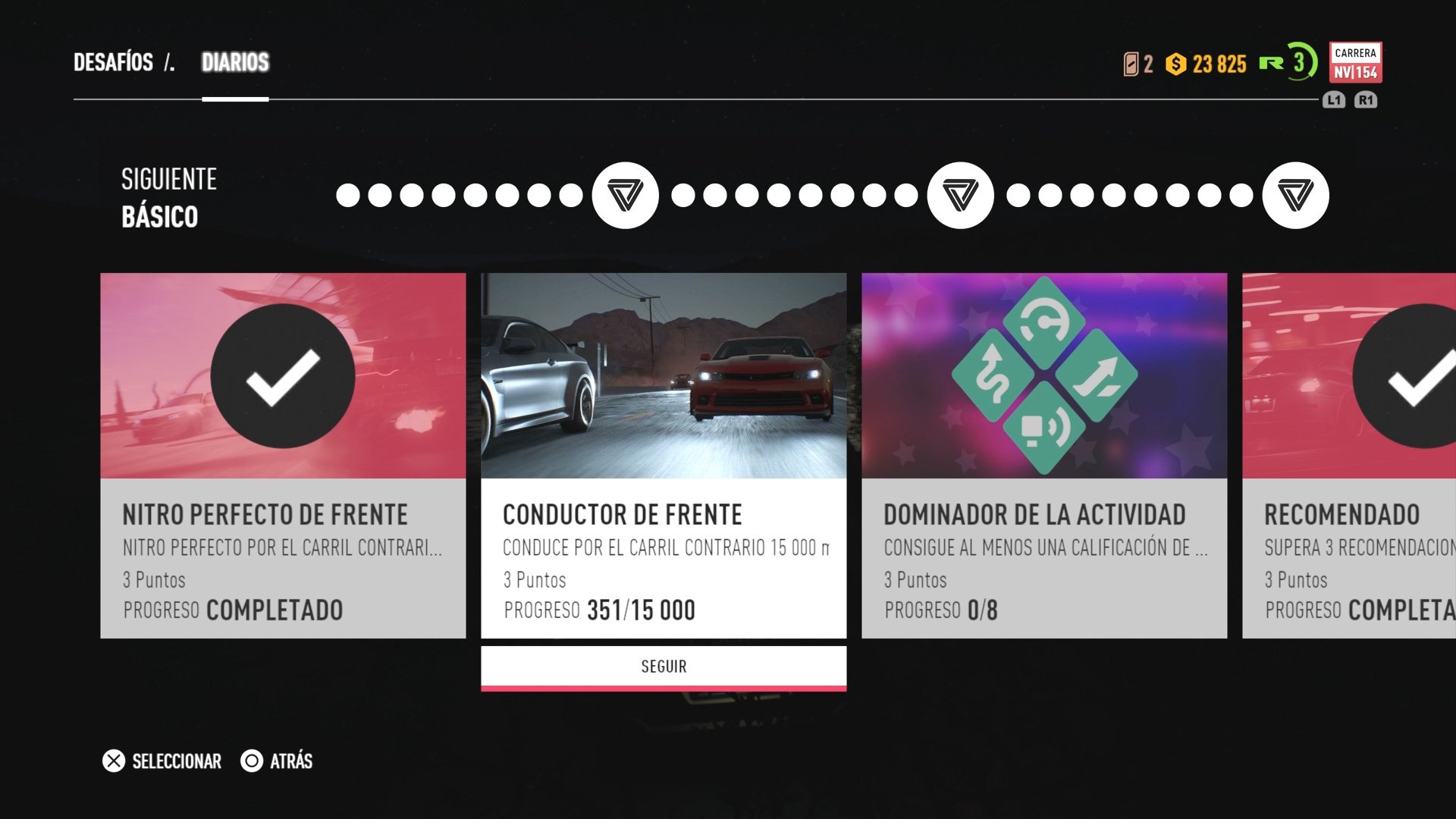1456x819 pixels.
Task: Click the ATRÁS option at the bottom
Action: [x=291, y=761]
